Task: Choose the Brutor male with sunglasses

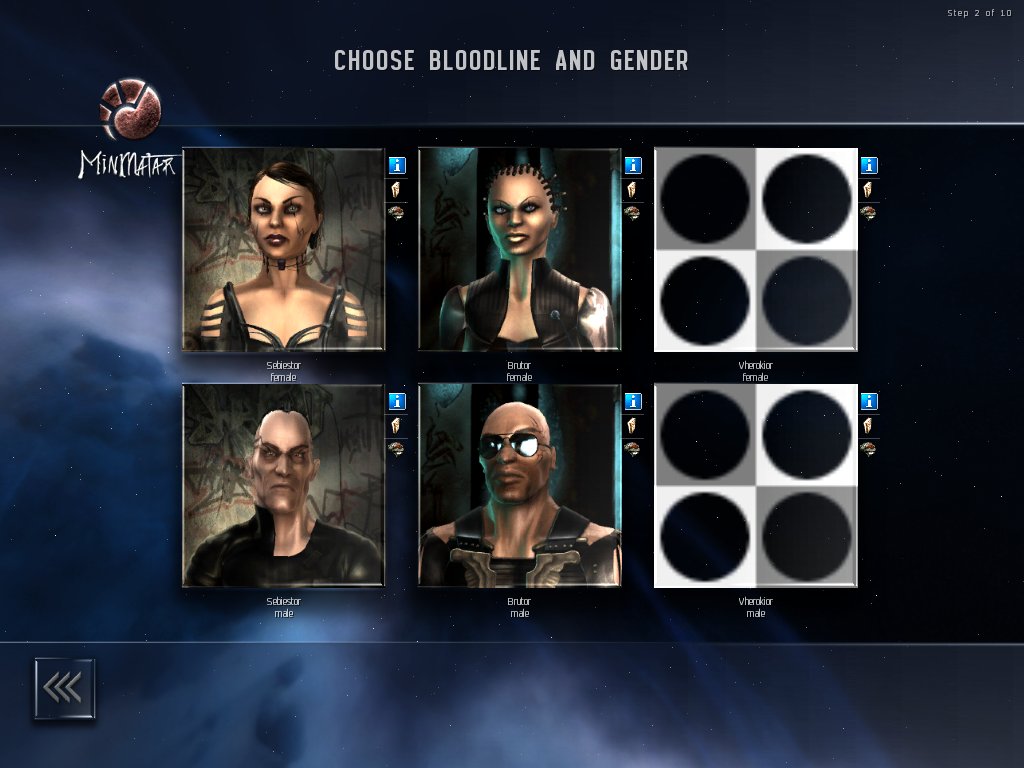Action: point(519,486)
